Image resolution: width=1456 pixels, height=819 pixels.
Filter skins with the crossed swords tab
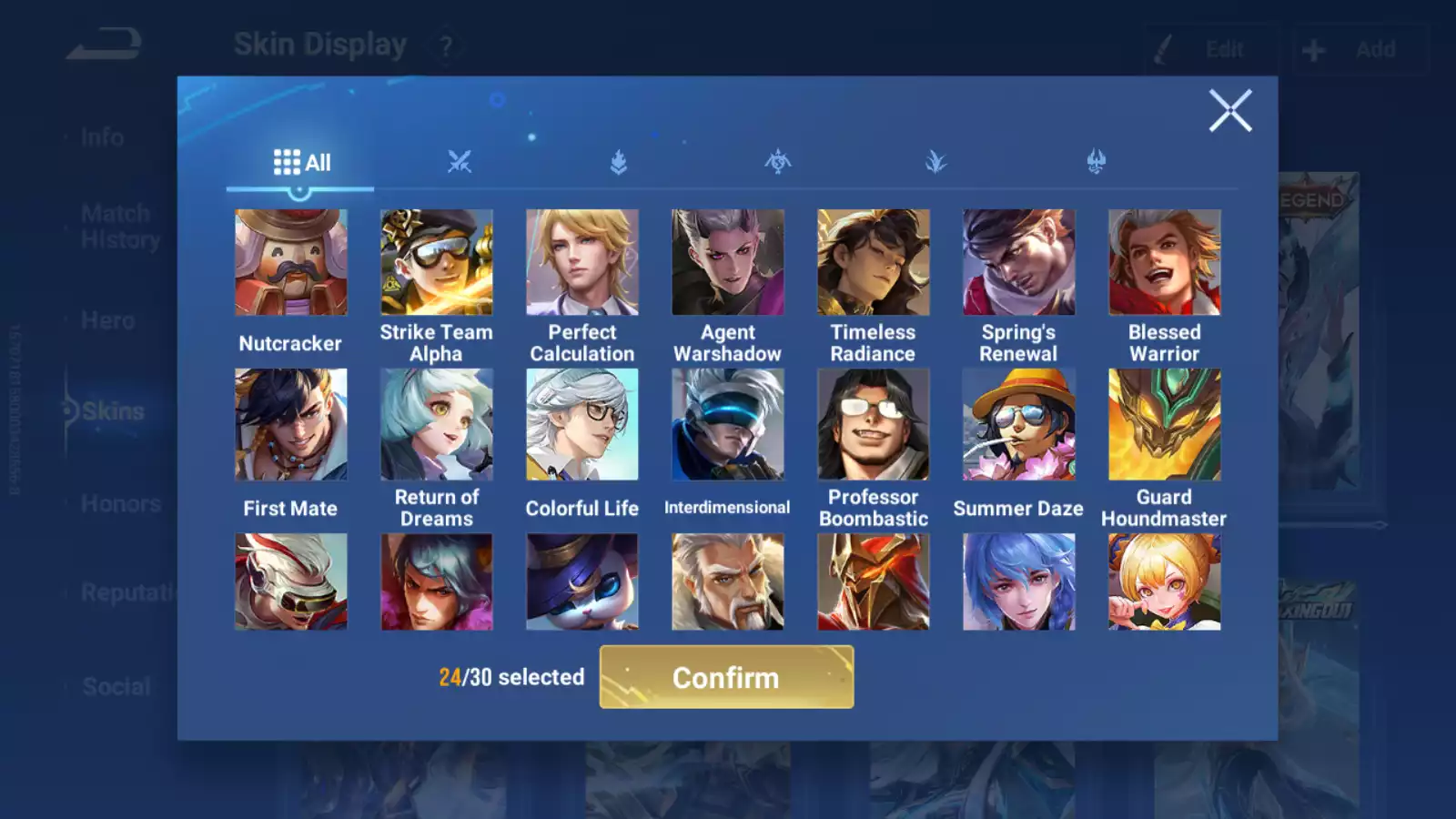click(460, 163)
